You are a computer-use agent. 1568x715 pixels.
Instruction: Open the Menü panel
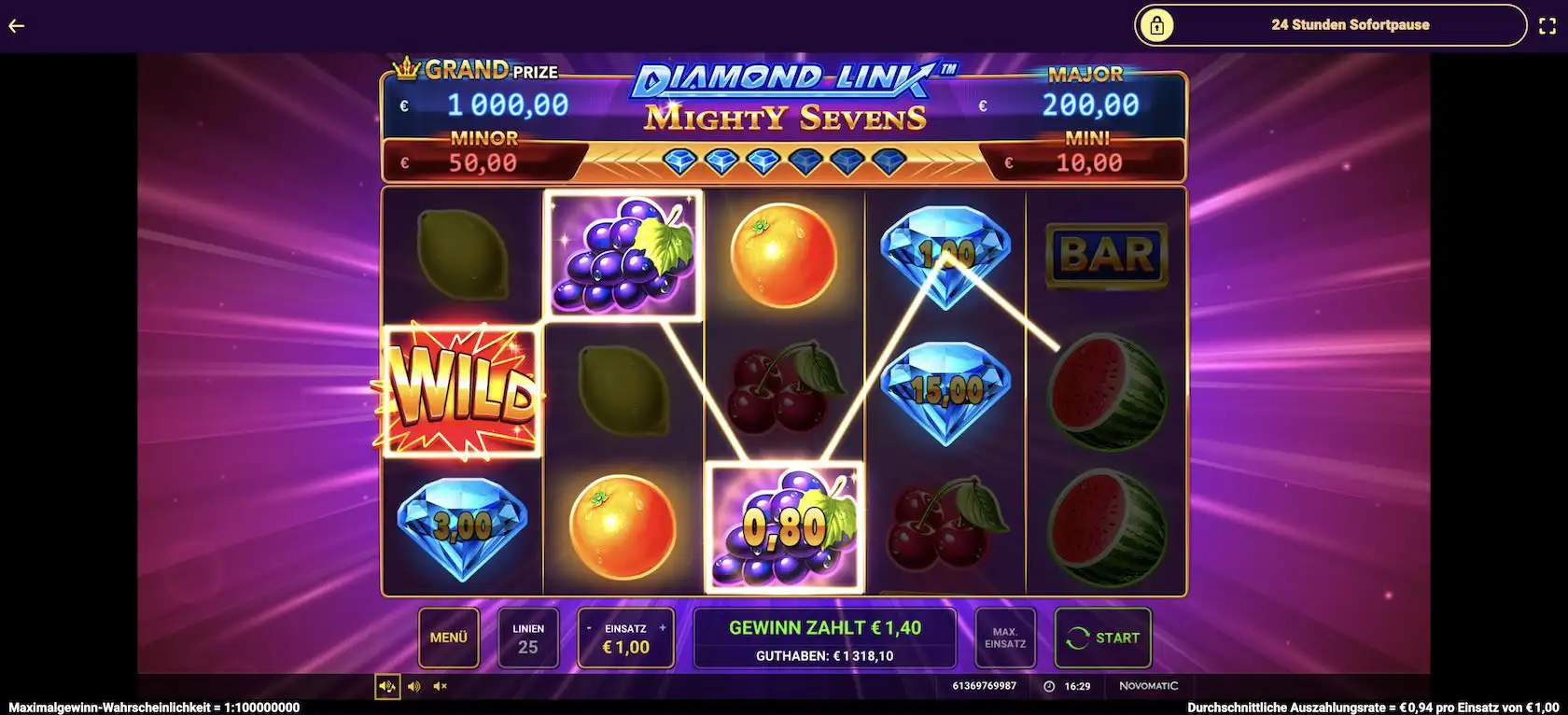click(448, 638)
